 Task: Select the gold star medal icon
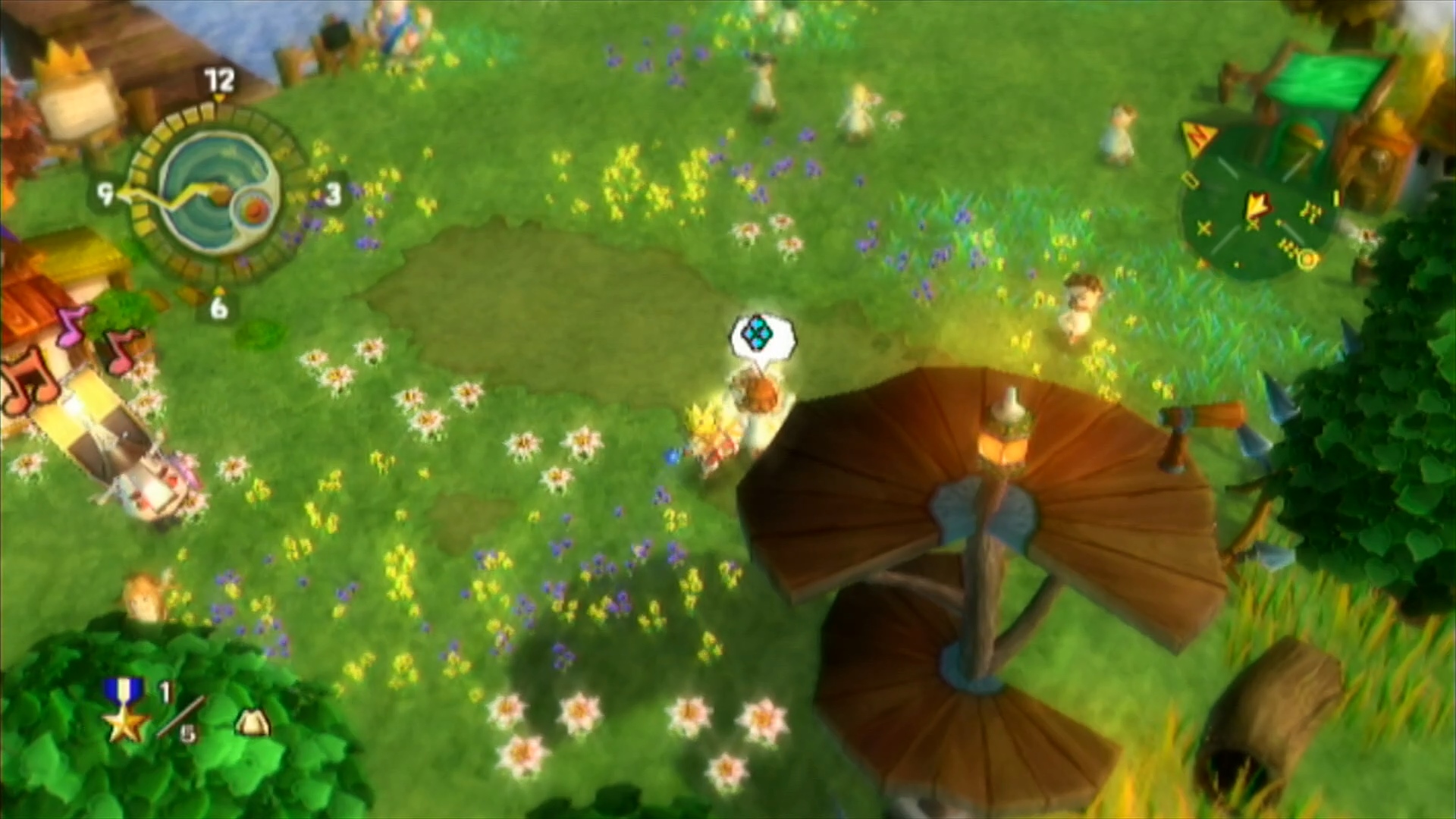tap(124, 711)
